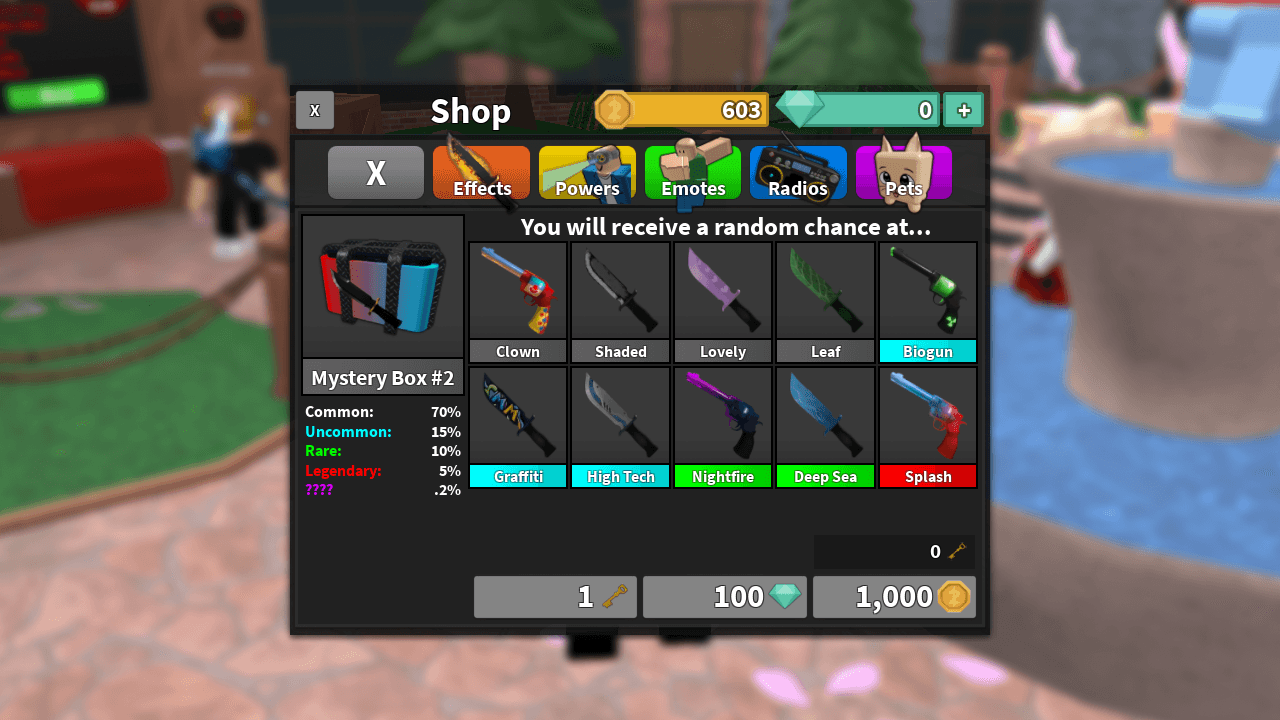Select the Powers shop category
Screen dimensions: 1280x720
click(x=587, y=173)
